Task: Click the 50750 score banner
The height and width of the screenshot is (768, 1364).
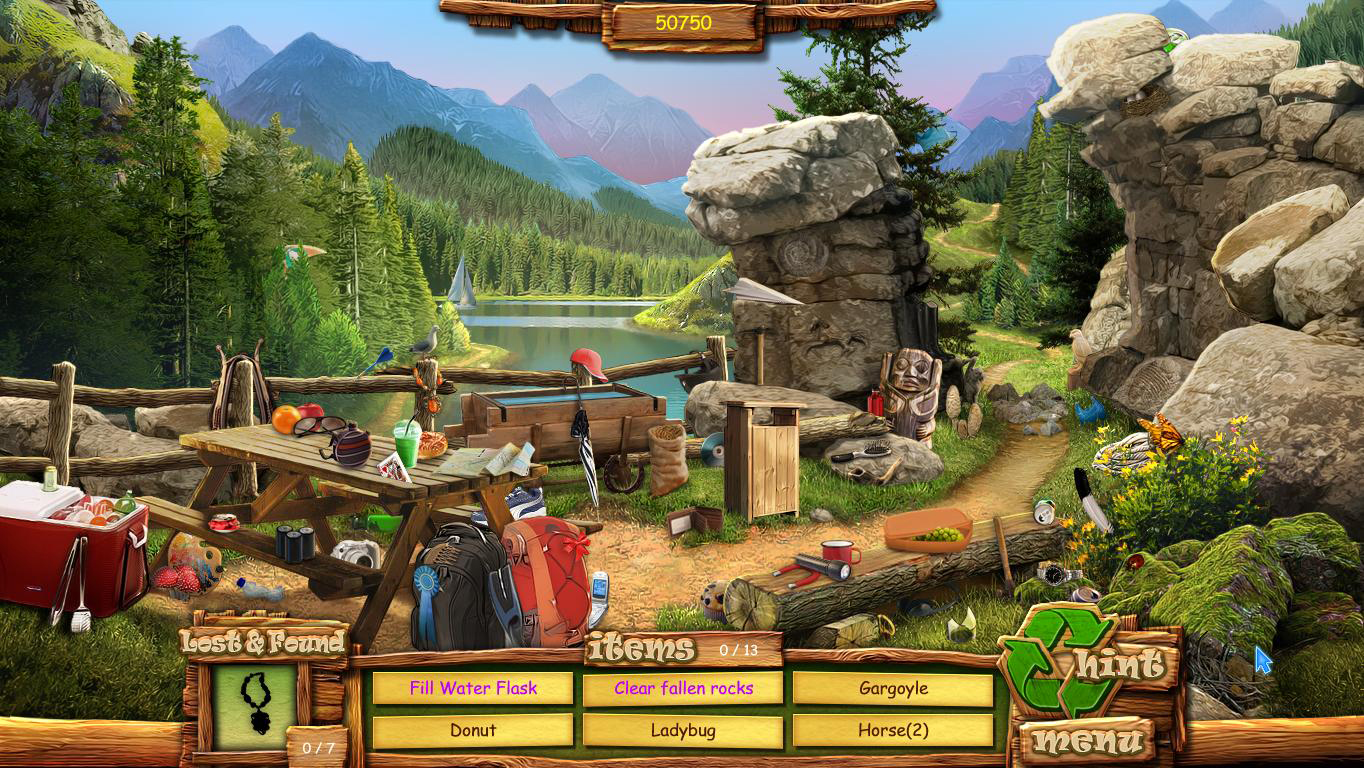Action: click(683, 22)
